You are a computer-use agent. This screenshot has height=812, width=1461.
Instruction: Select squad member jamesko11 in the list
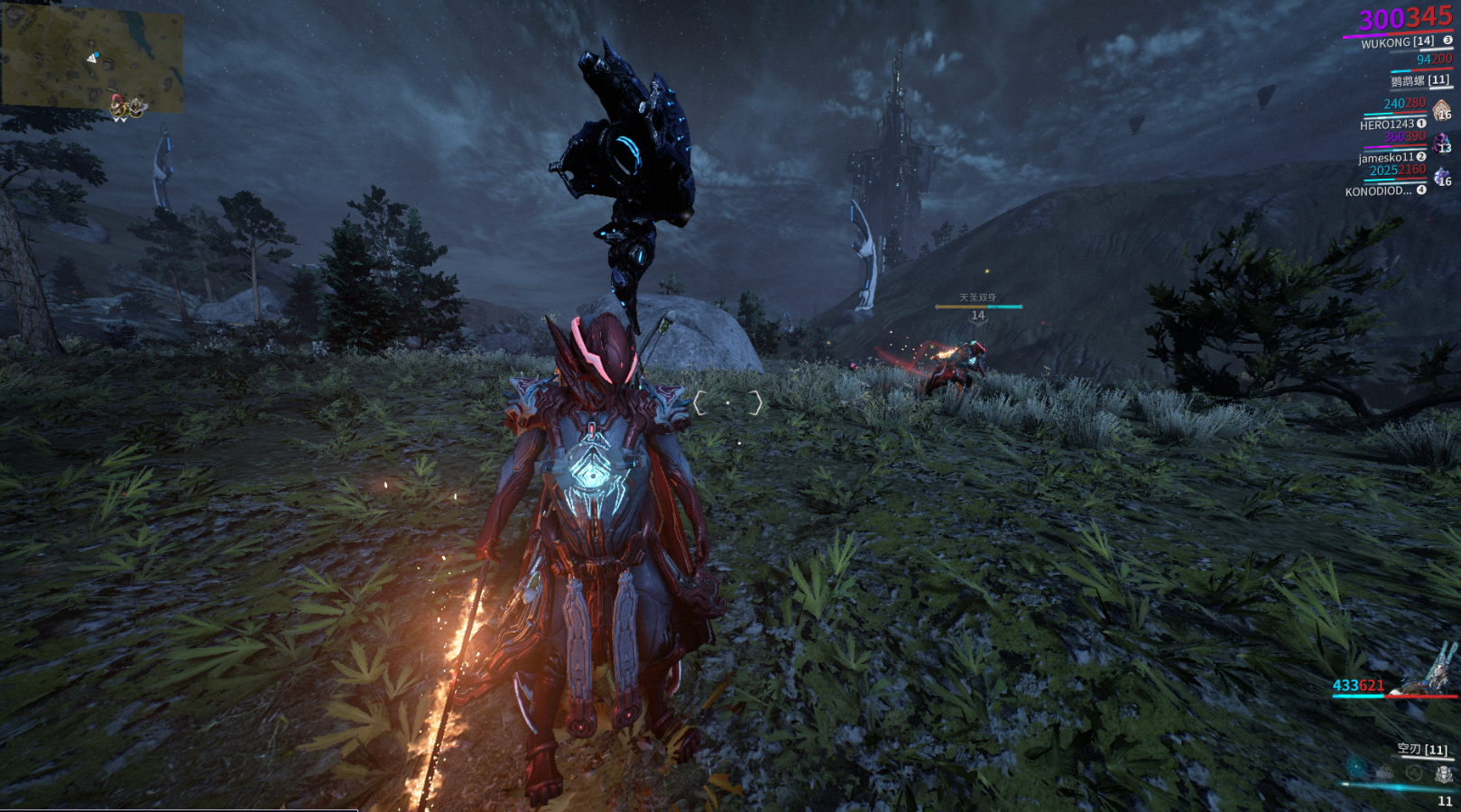1387,158
